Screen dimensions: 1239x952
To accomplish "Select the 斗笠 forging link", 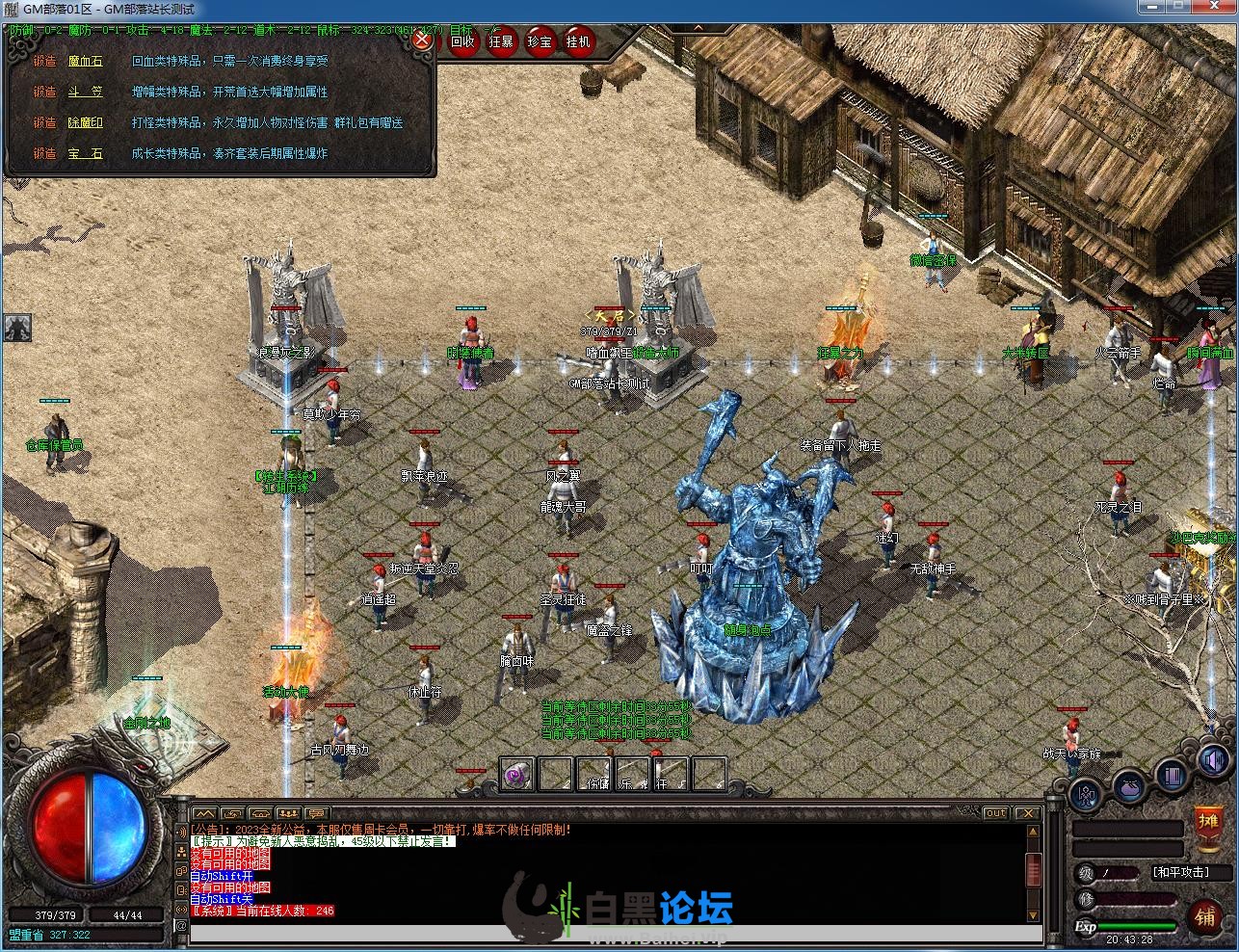I will pyautogui.click(x=85, y=93).
